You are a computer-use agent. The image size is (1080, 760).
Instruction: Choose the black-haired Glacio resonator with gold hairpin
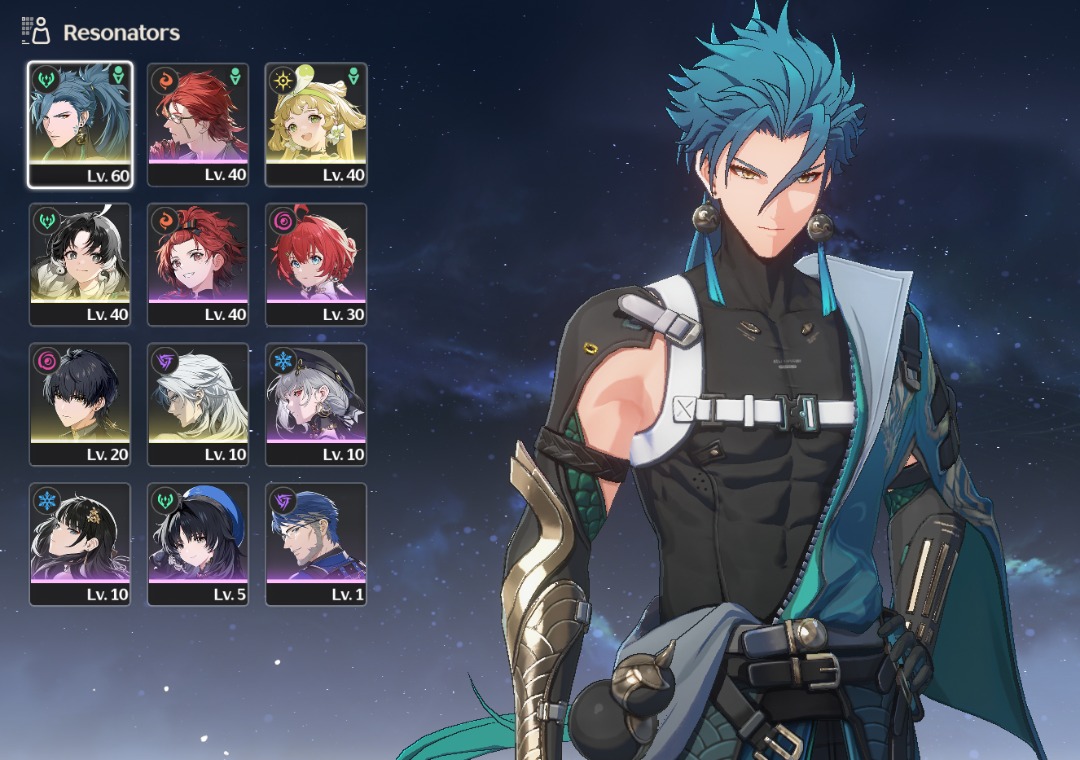80,544
